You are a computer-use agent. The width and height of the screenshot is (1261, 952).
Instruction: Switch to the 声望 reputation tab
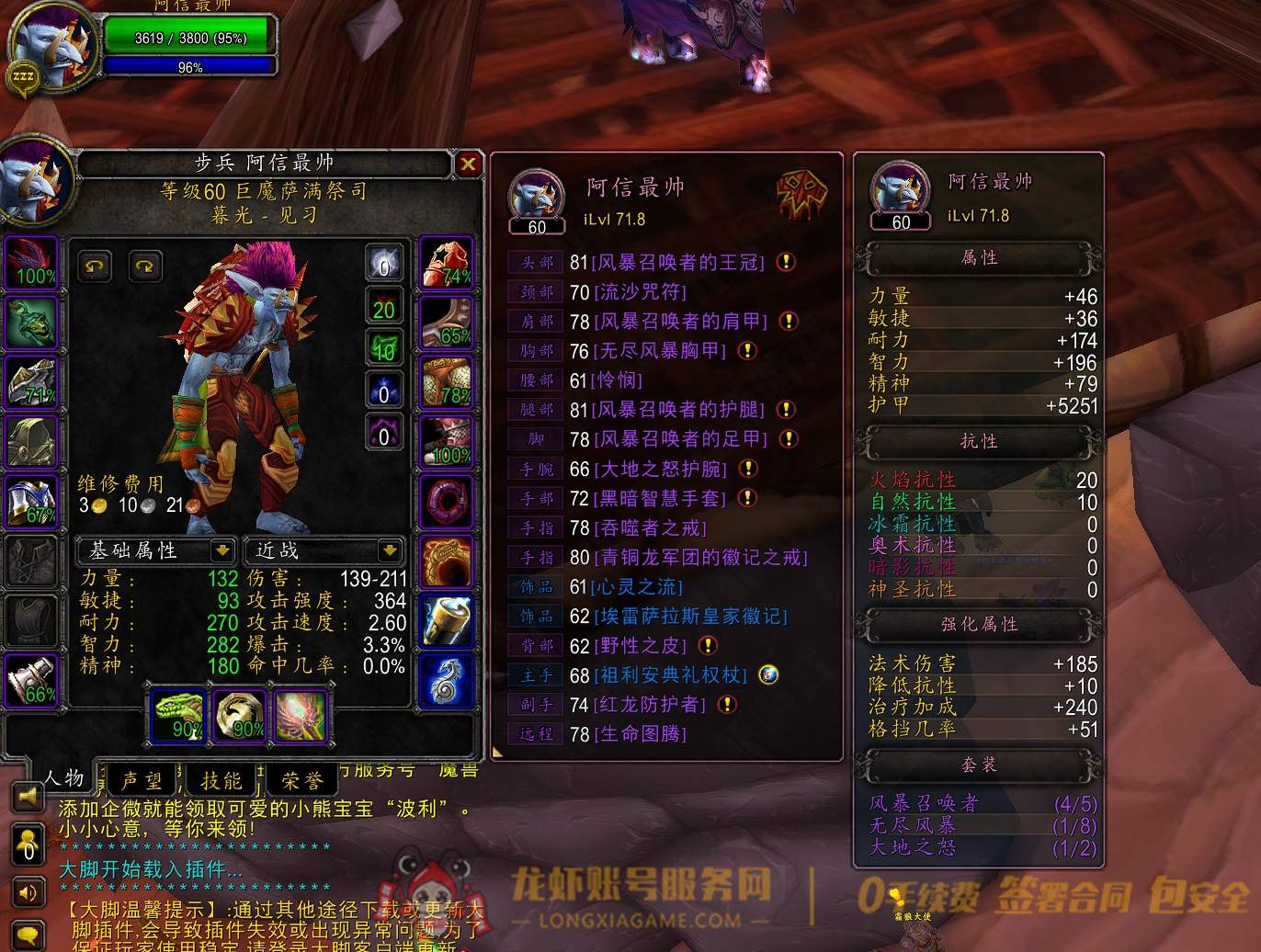click(142, 780)
